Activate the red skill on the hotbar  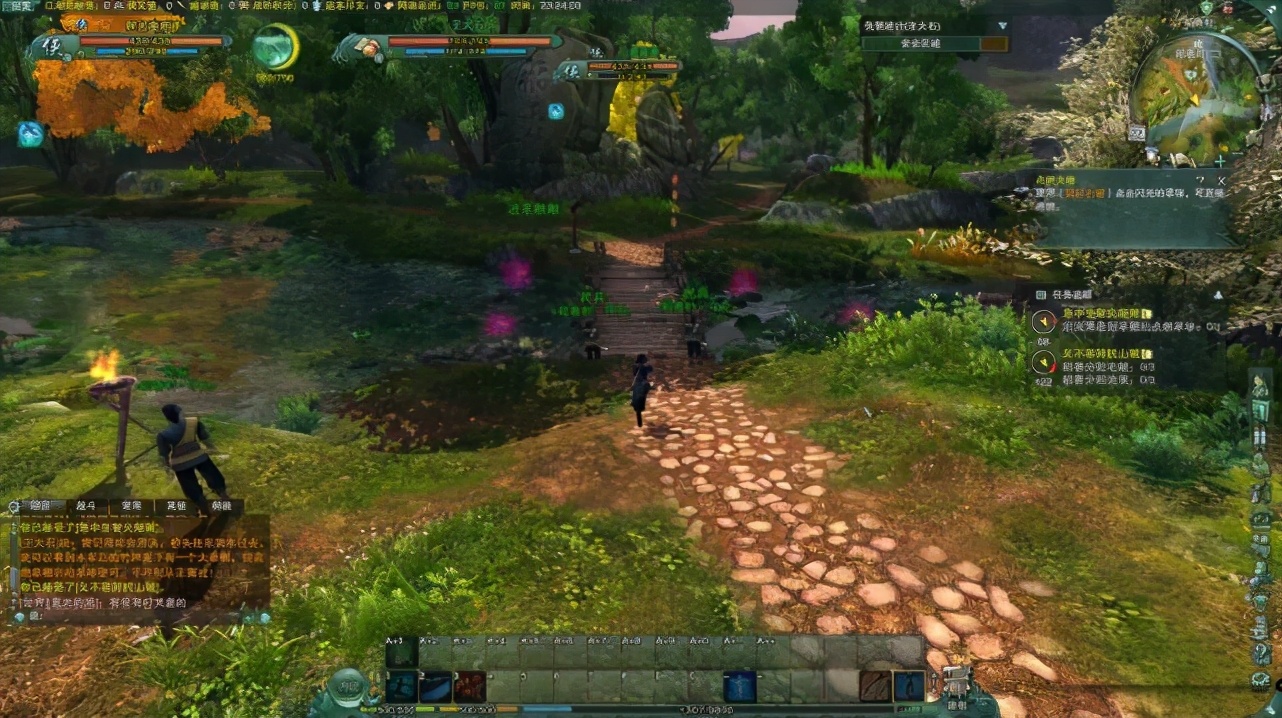[x=469, y=686]
